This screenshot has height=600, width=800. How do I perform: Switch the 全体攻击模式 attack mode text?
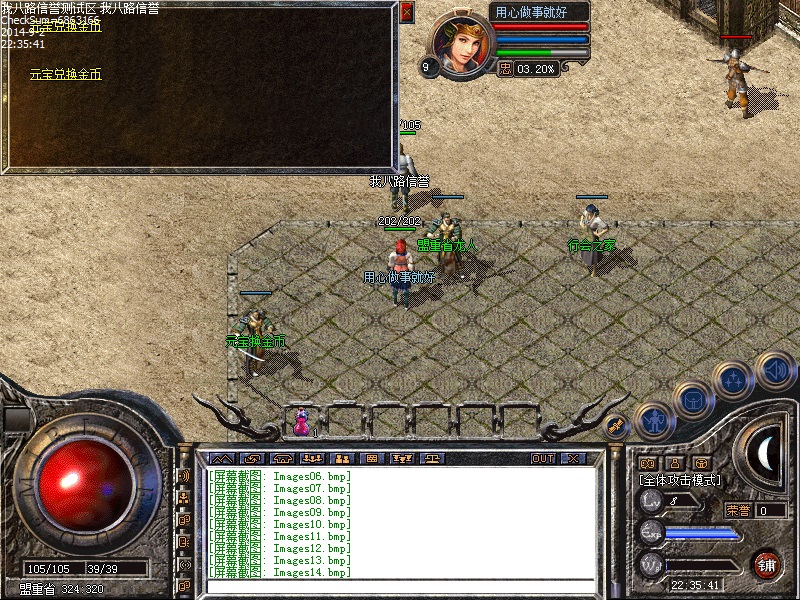pyautogui.click(x=680, y=480)
